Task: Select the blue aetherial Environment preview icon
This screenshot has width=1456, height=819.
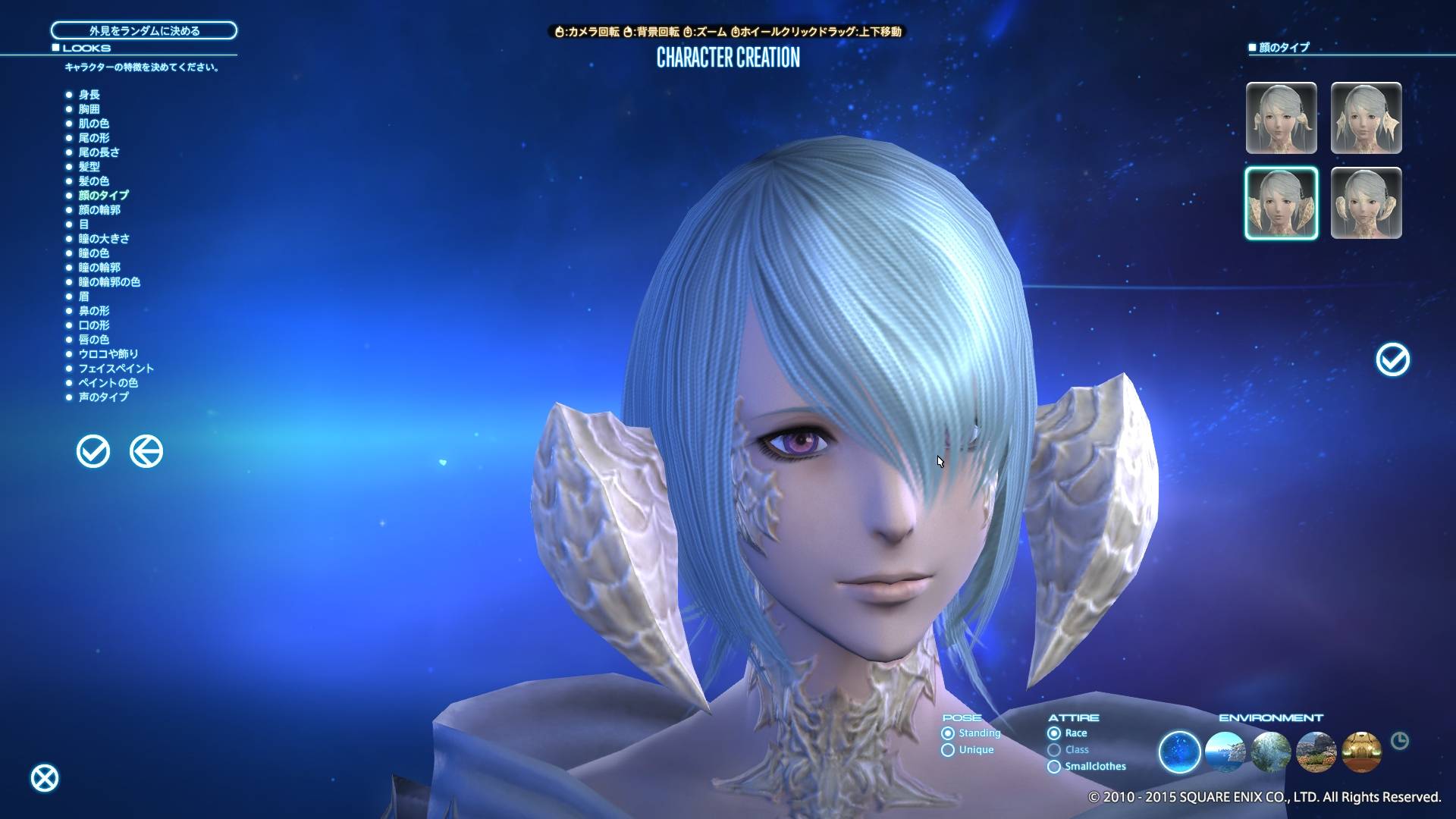Action: [1178, 752]
